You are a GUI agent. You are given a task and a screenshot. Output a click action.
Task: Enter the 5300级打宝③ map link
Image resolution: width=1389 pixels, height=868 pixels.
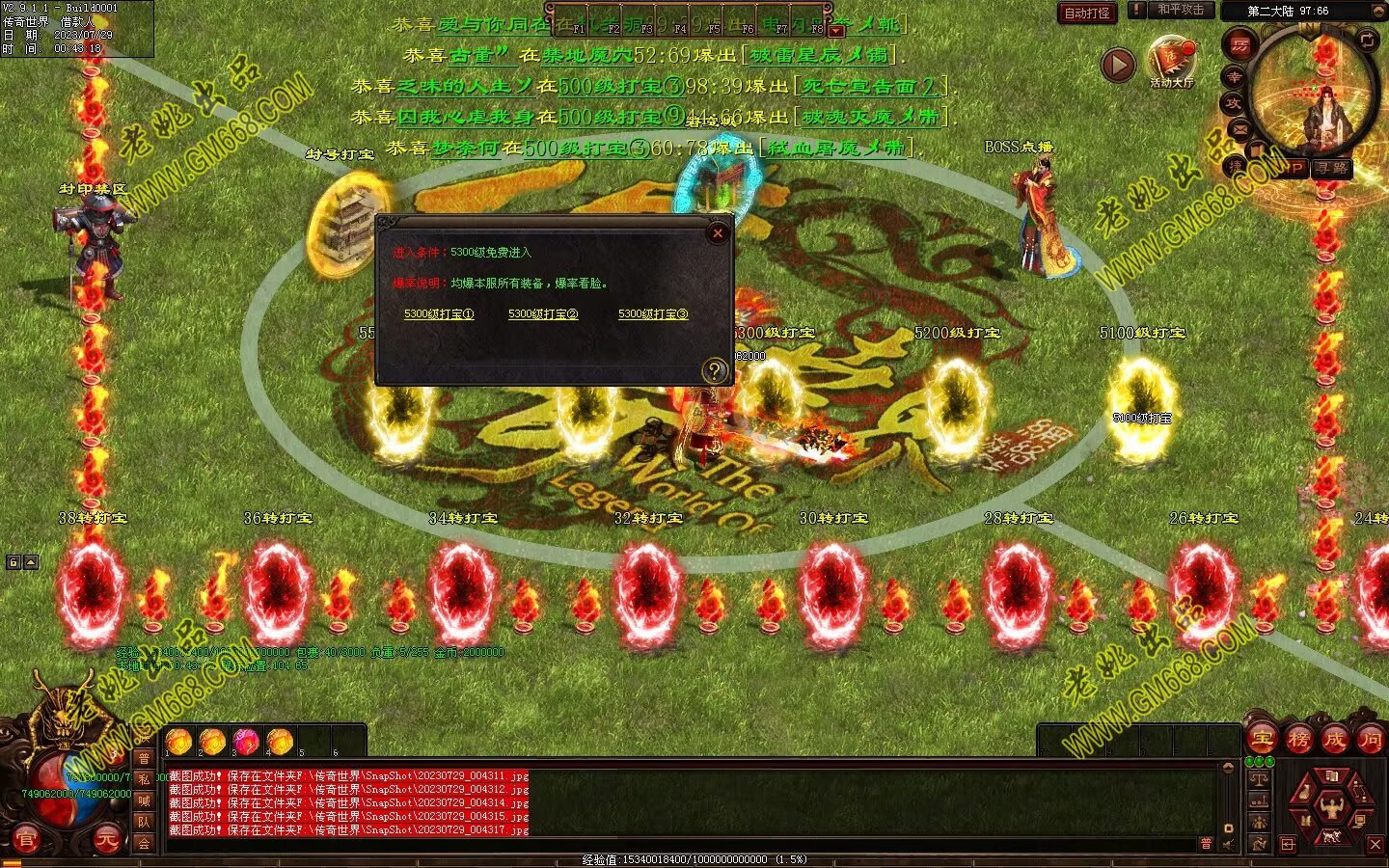[653, 314]
